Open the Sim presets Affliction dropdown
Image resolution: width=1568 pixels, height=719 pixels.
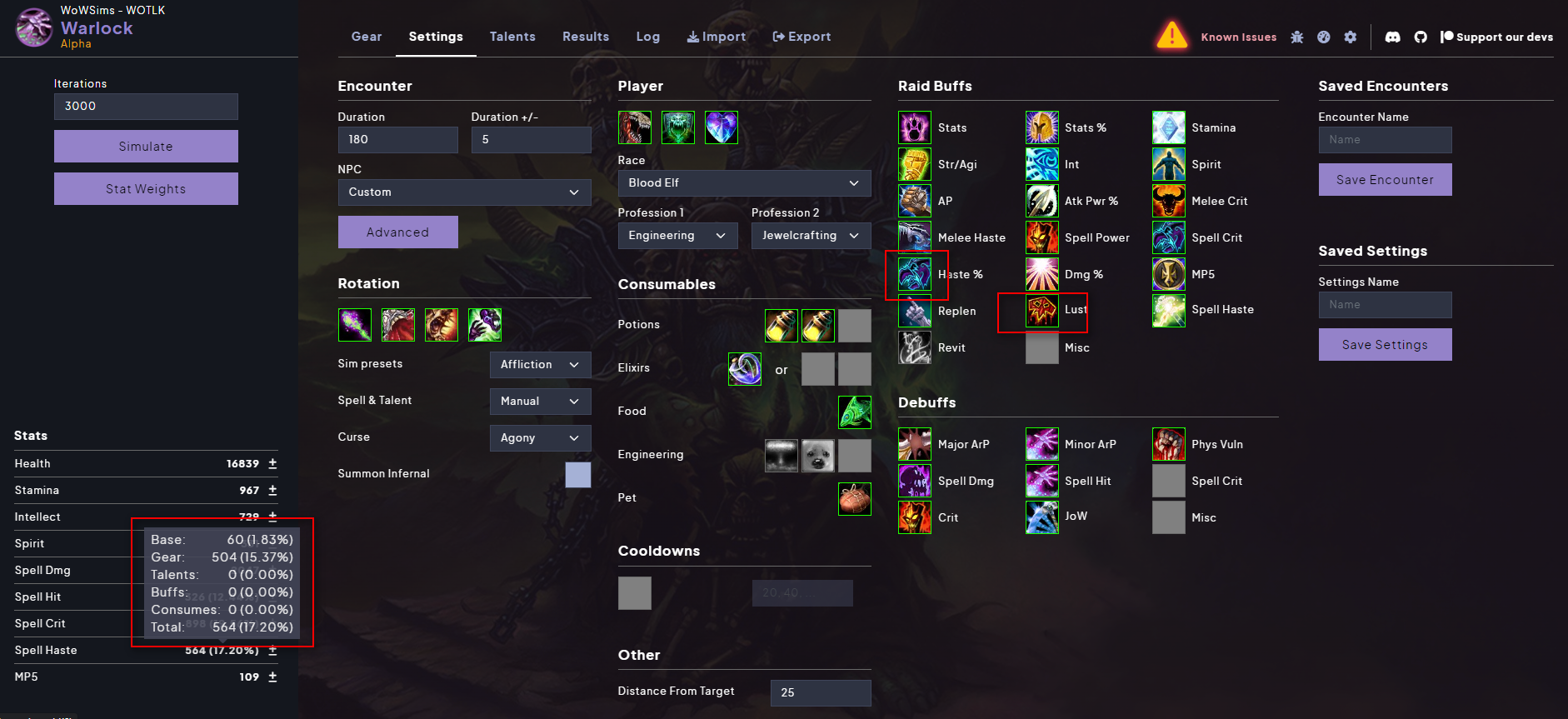(540, 364)
